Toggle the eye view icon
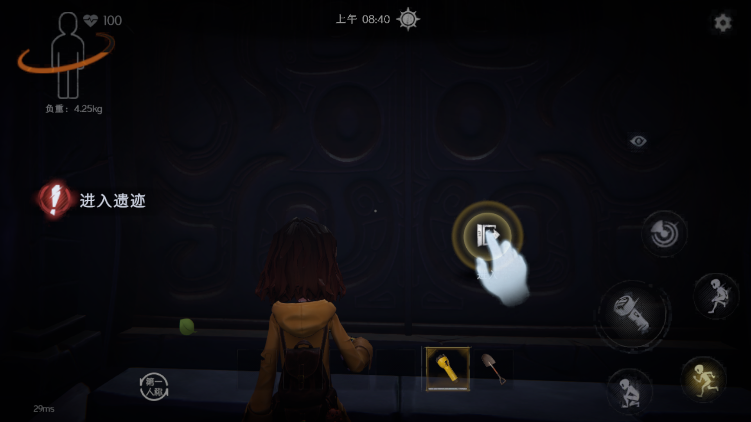The height and width of the screenshot is (422, 751). (x=638, y=141)
